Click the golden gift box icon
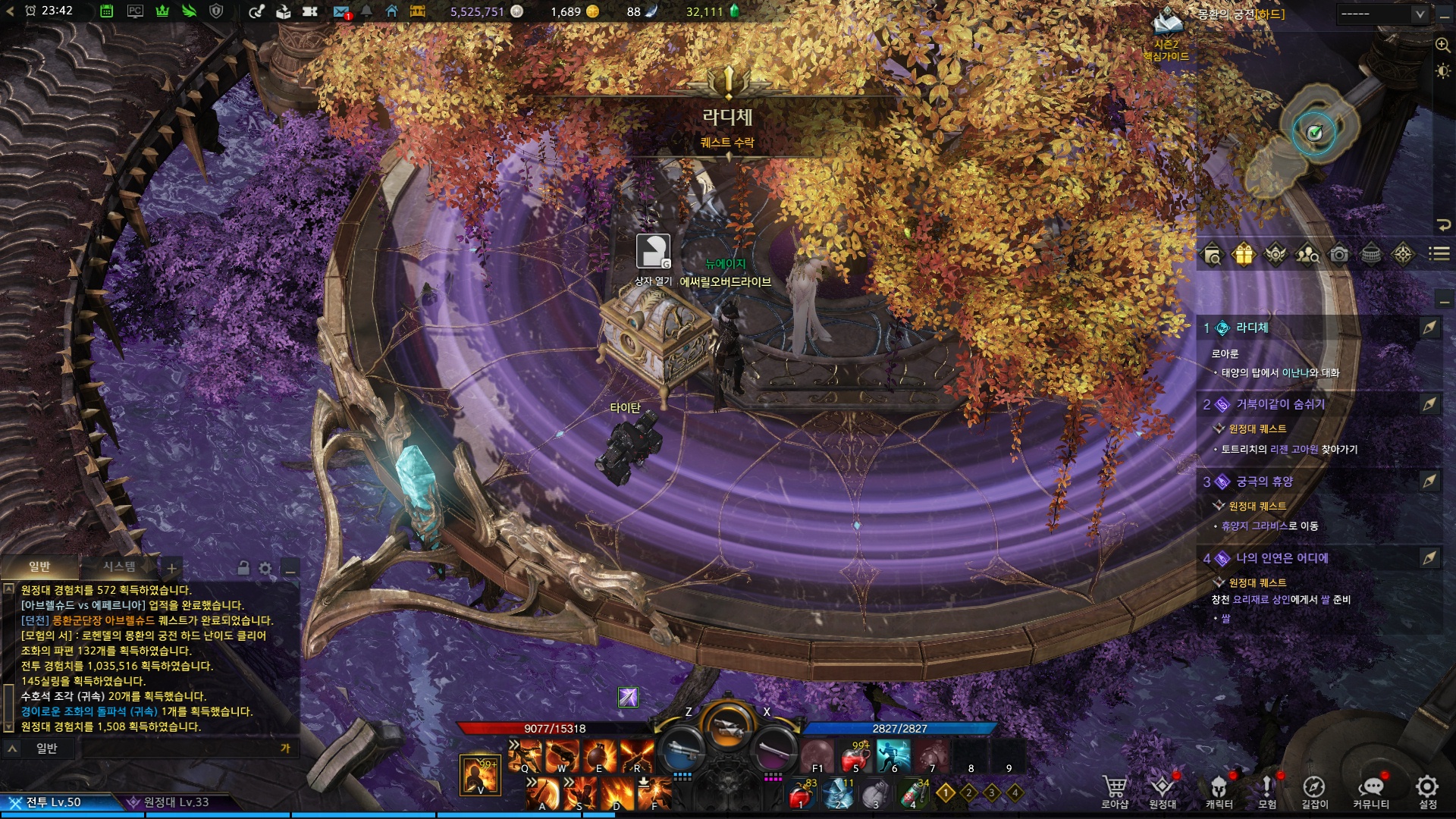The height and width of the screenshot is (819, 1456). click(1244, 255)
